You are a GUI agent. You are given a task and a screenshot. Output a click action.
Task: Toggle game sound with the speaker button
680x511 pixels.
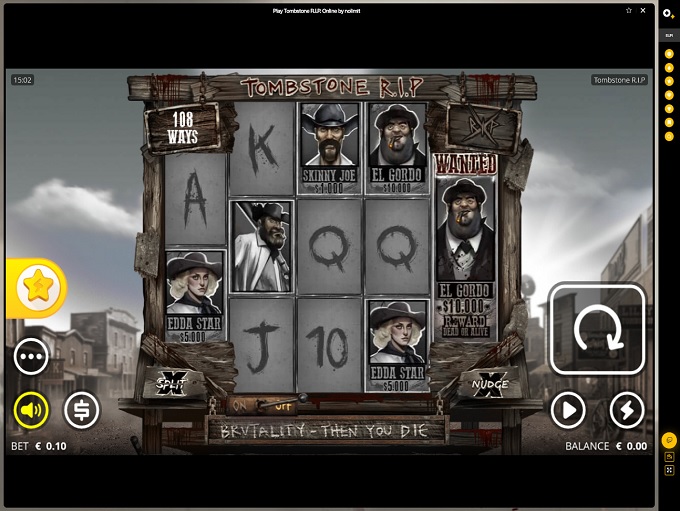tap(32, 409)
